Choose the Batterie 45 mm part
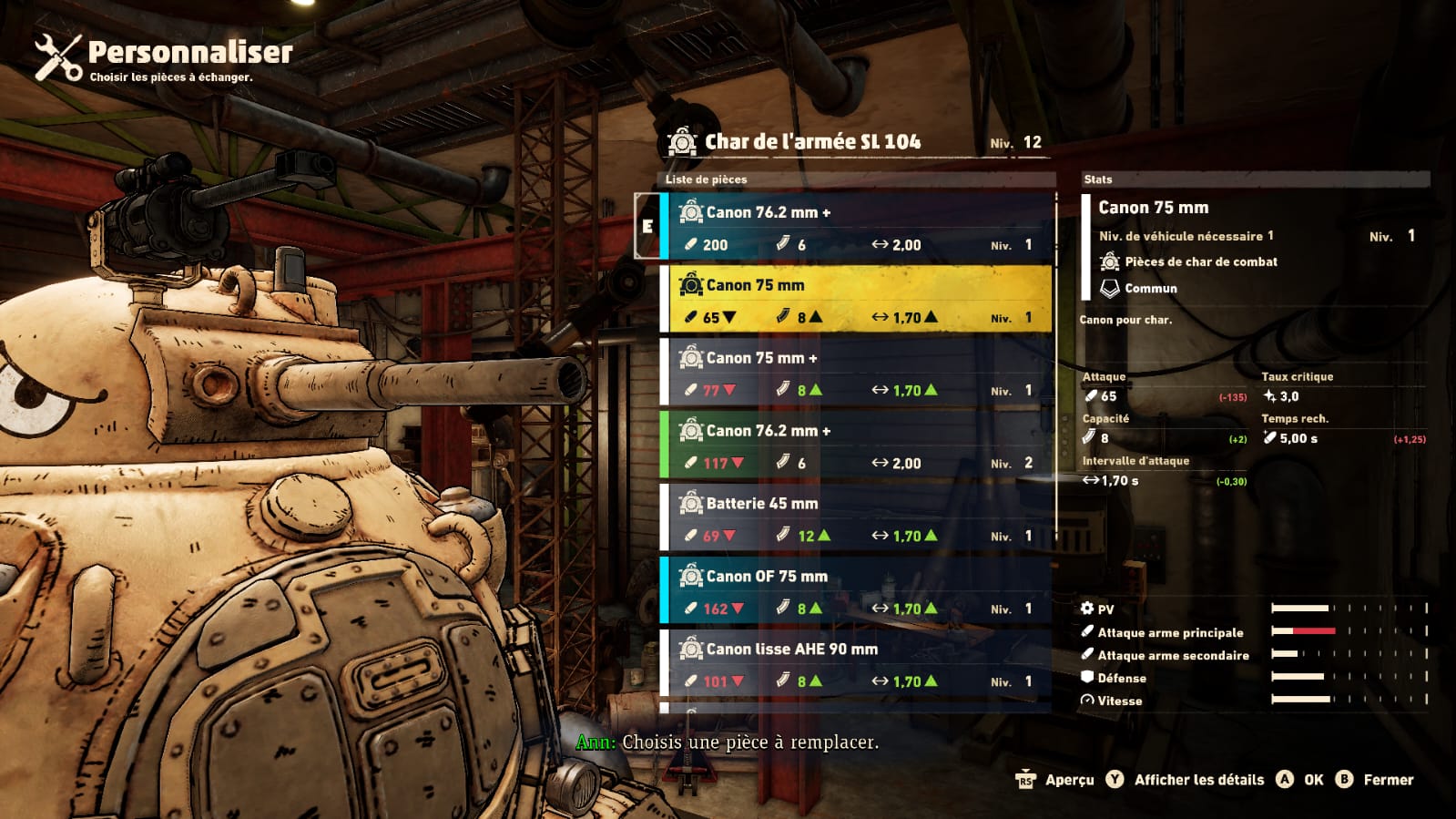 856,518
